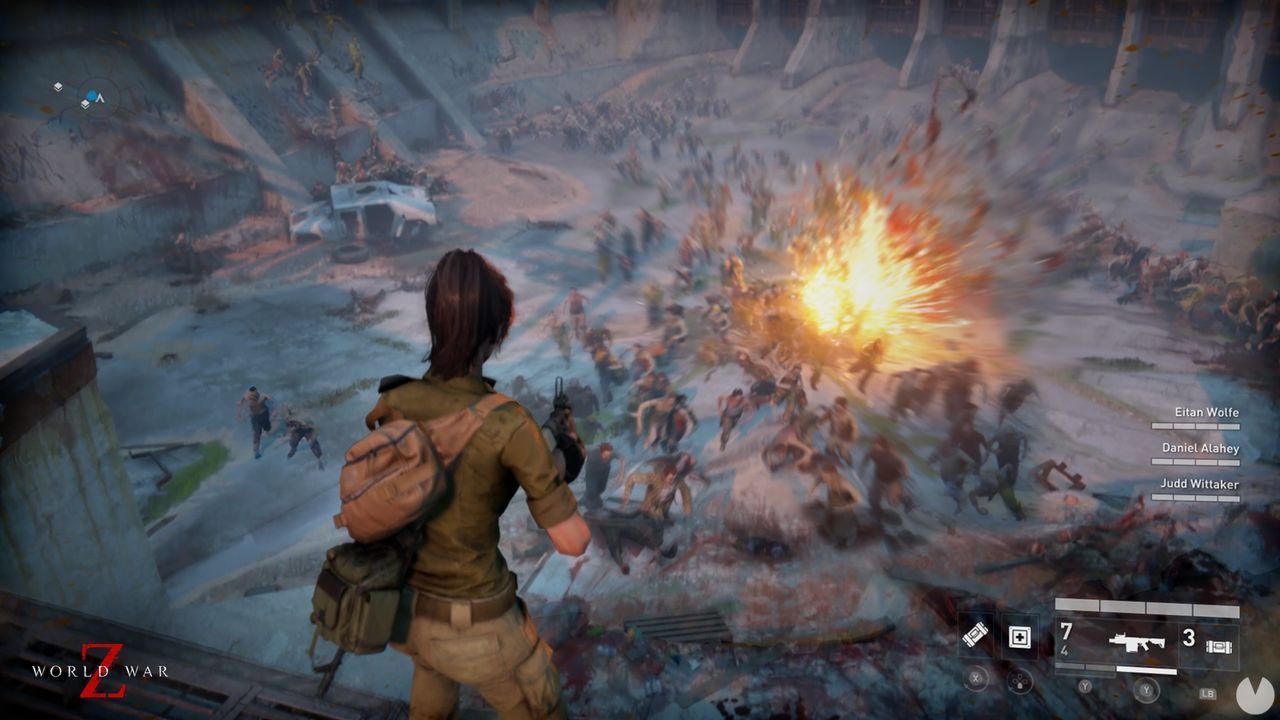This screenshot has height=720, width=1280.
Task: Select the assault rifle weapon icon
Action: pos(1137,641)
